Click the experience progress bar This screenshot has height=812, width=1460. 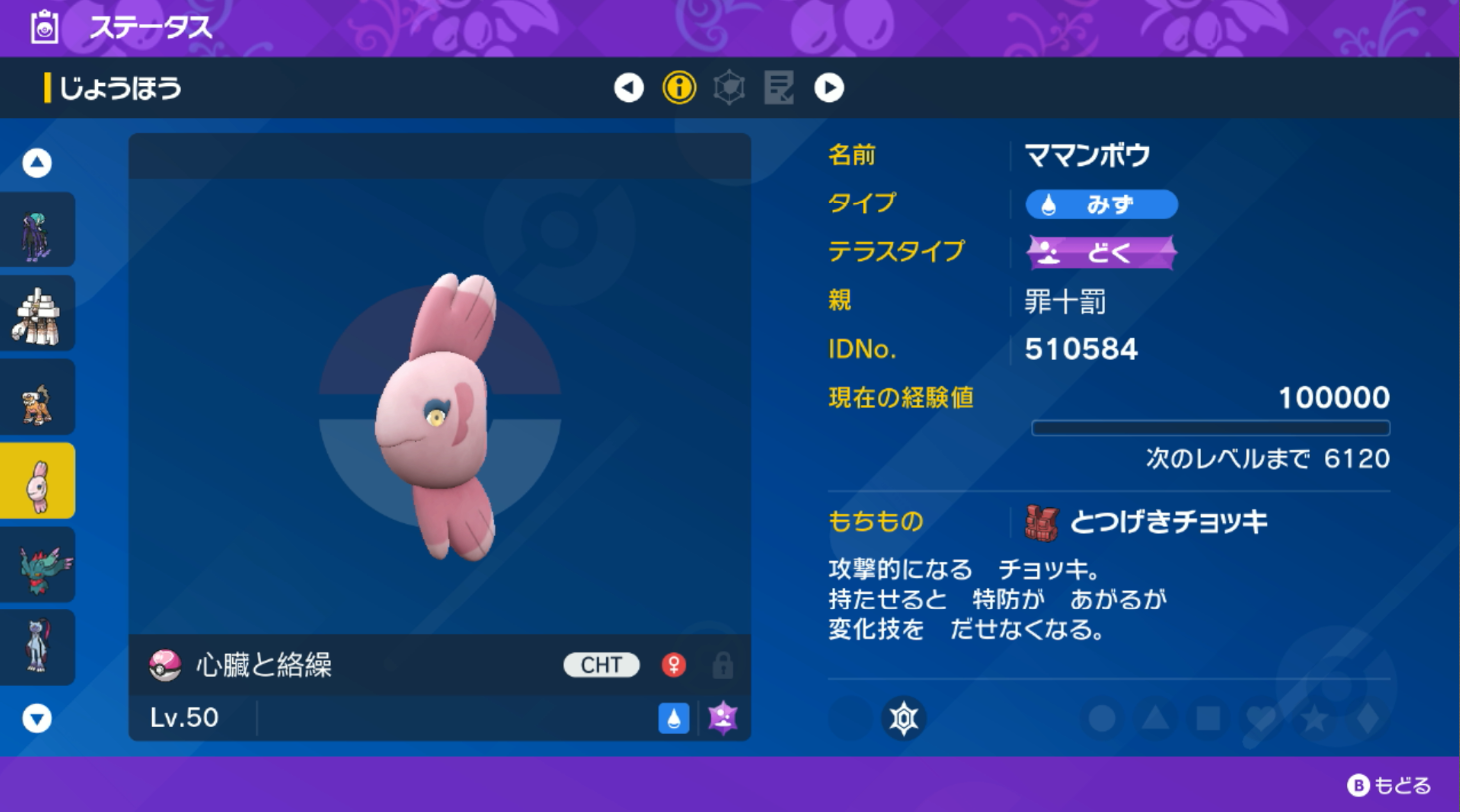[x=1211, y=427]
